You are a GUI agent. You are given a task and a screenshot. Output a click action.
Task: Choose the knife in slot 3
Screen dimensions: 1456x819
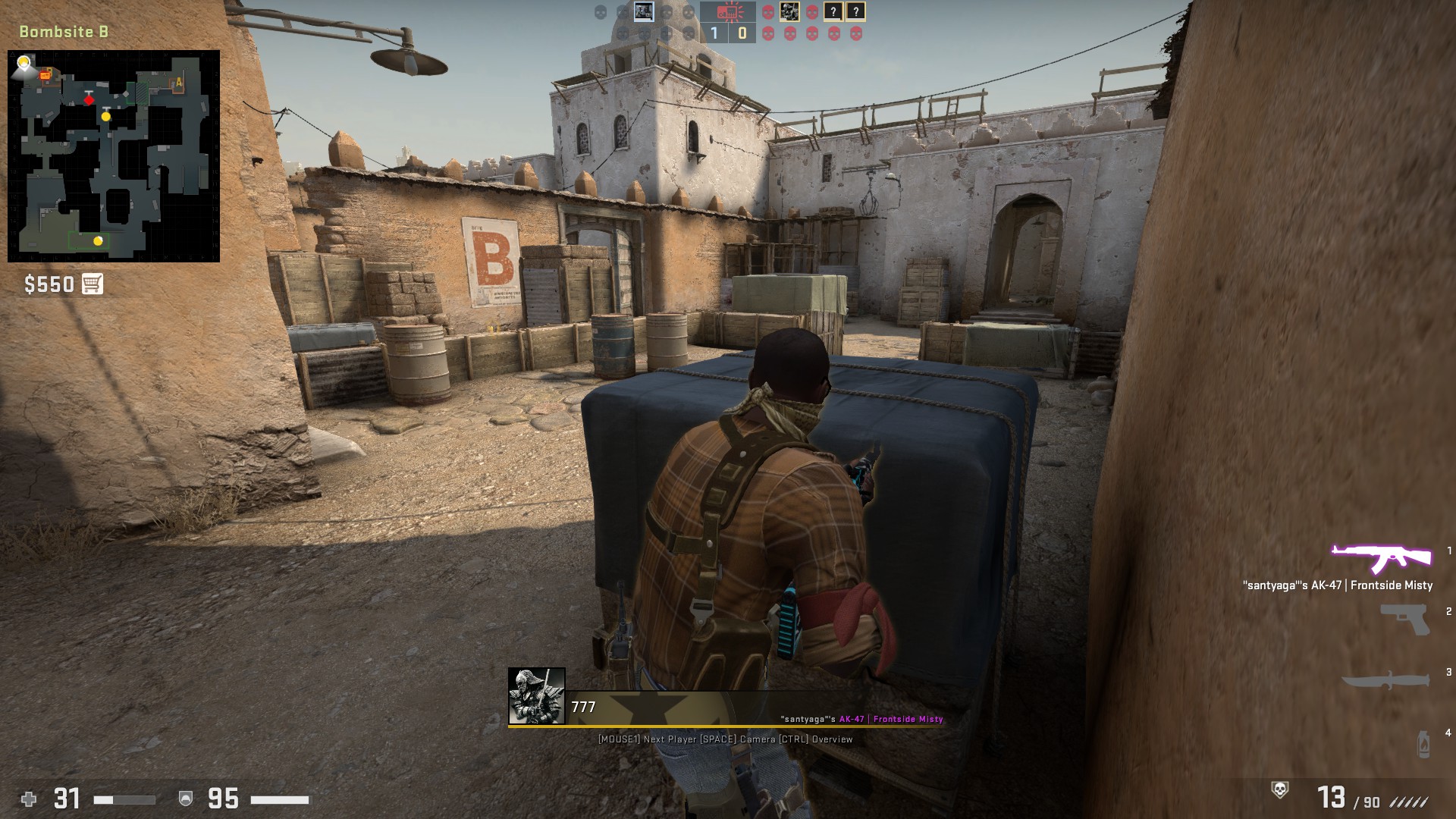tap(1387, 679)
